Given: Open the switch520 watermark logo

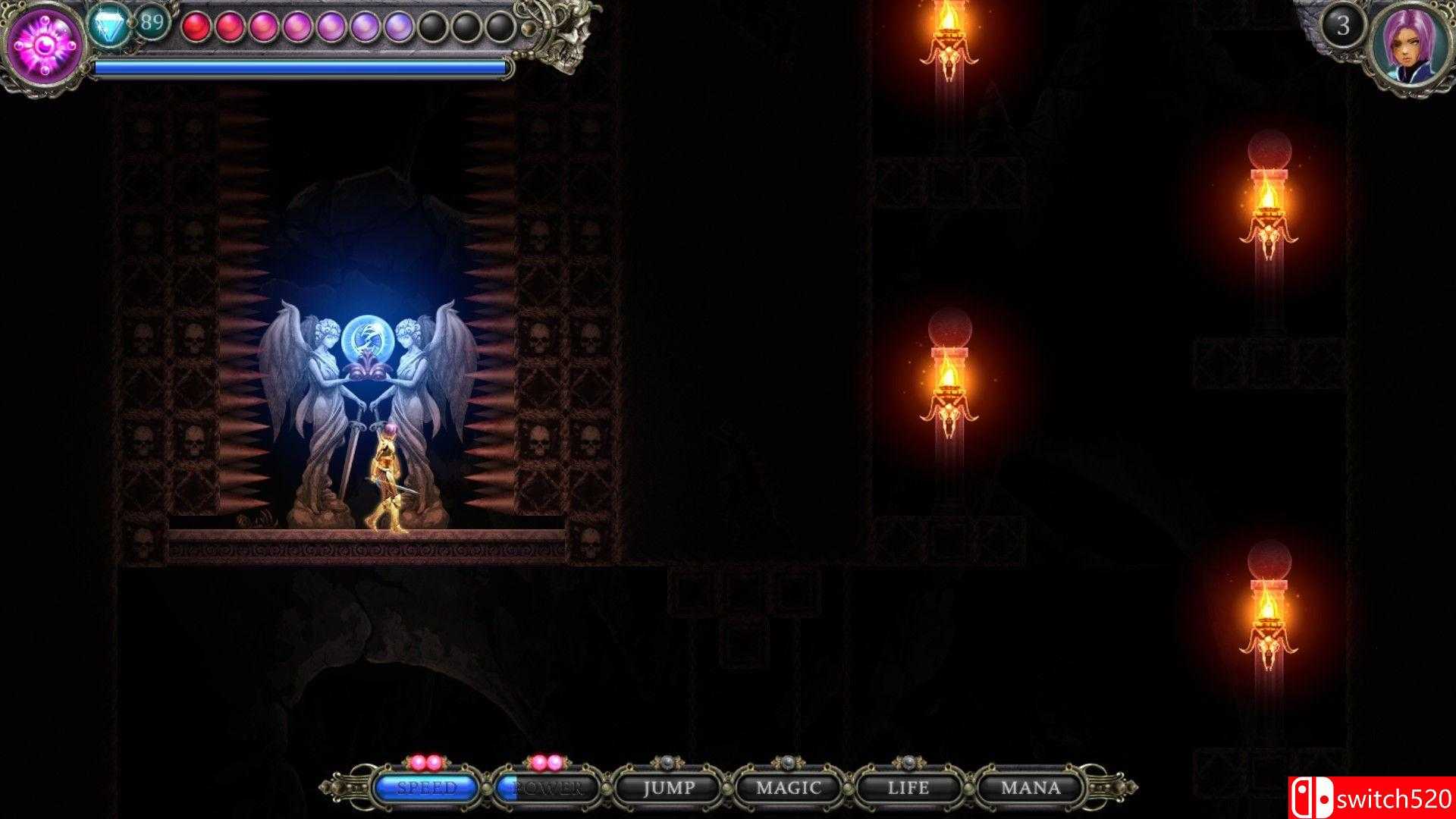Looking at the screenshot, I should (1371, 798).
